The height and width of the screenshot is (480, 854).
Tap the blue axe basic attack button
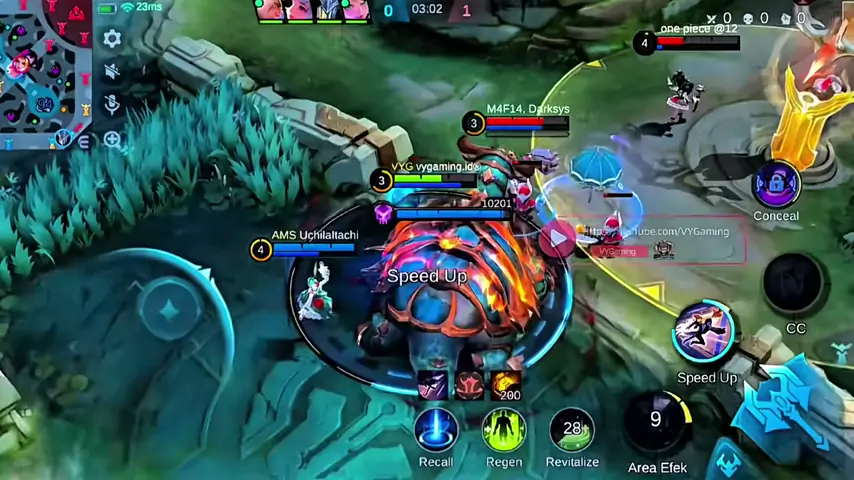pyautogui.click(x=785, y=410)
